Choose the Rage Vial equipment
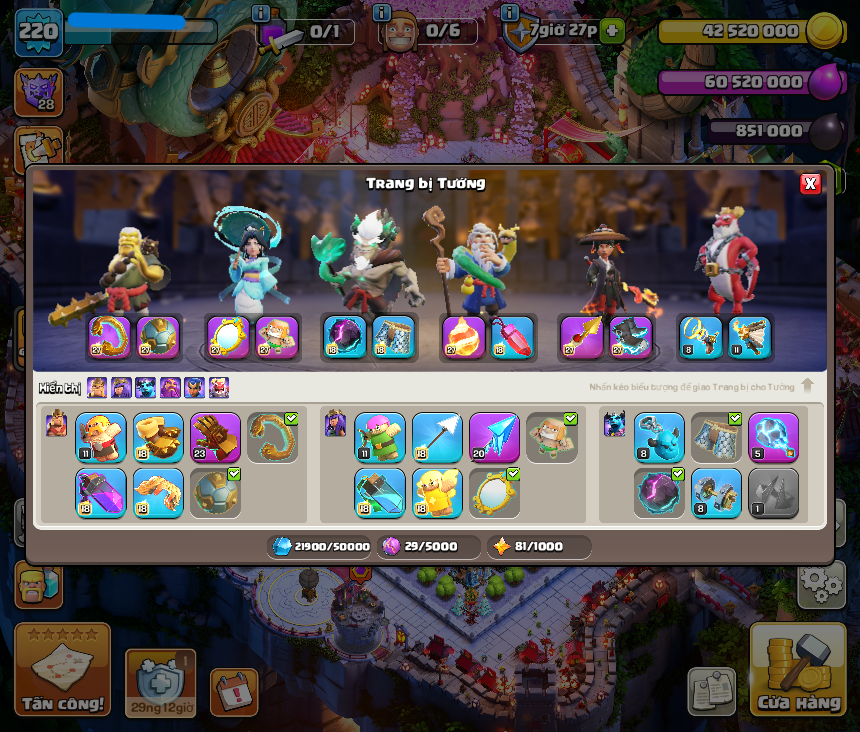 click(101, 492)
